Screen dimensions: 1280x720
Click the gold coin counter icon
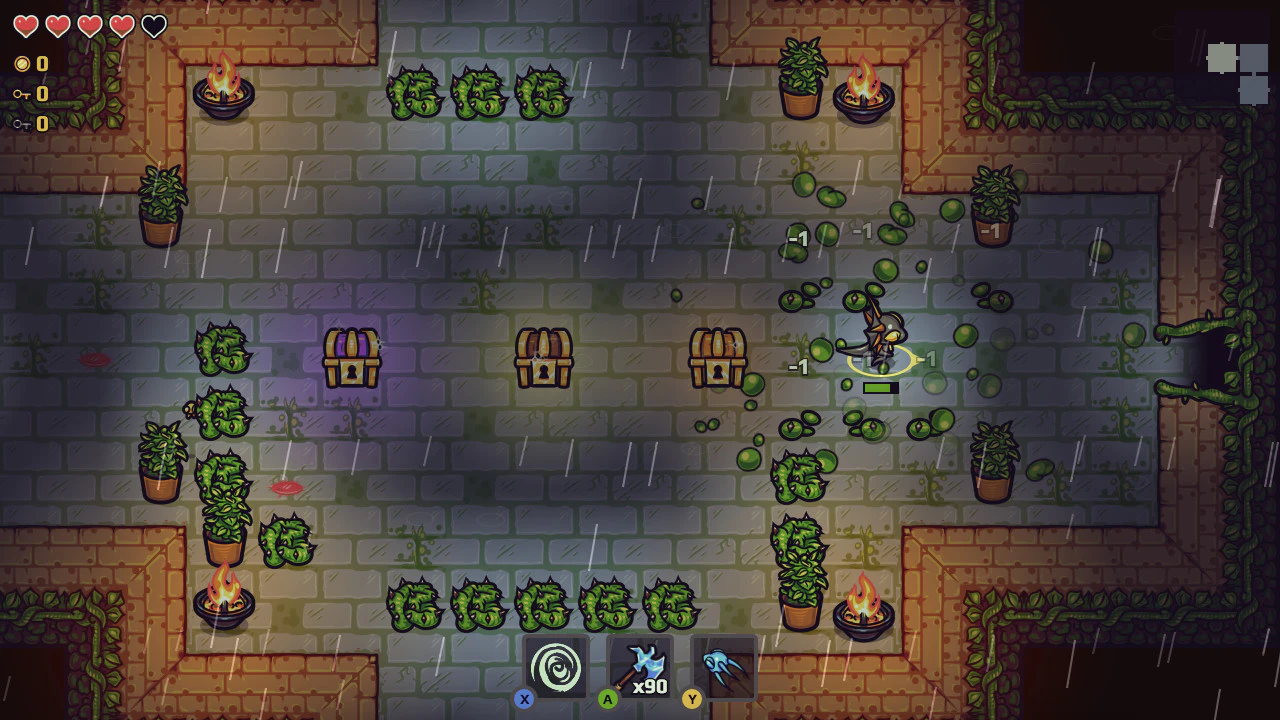(22, 63)
